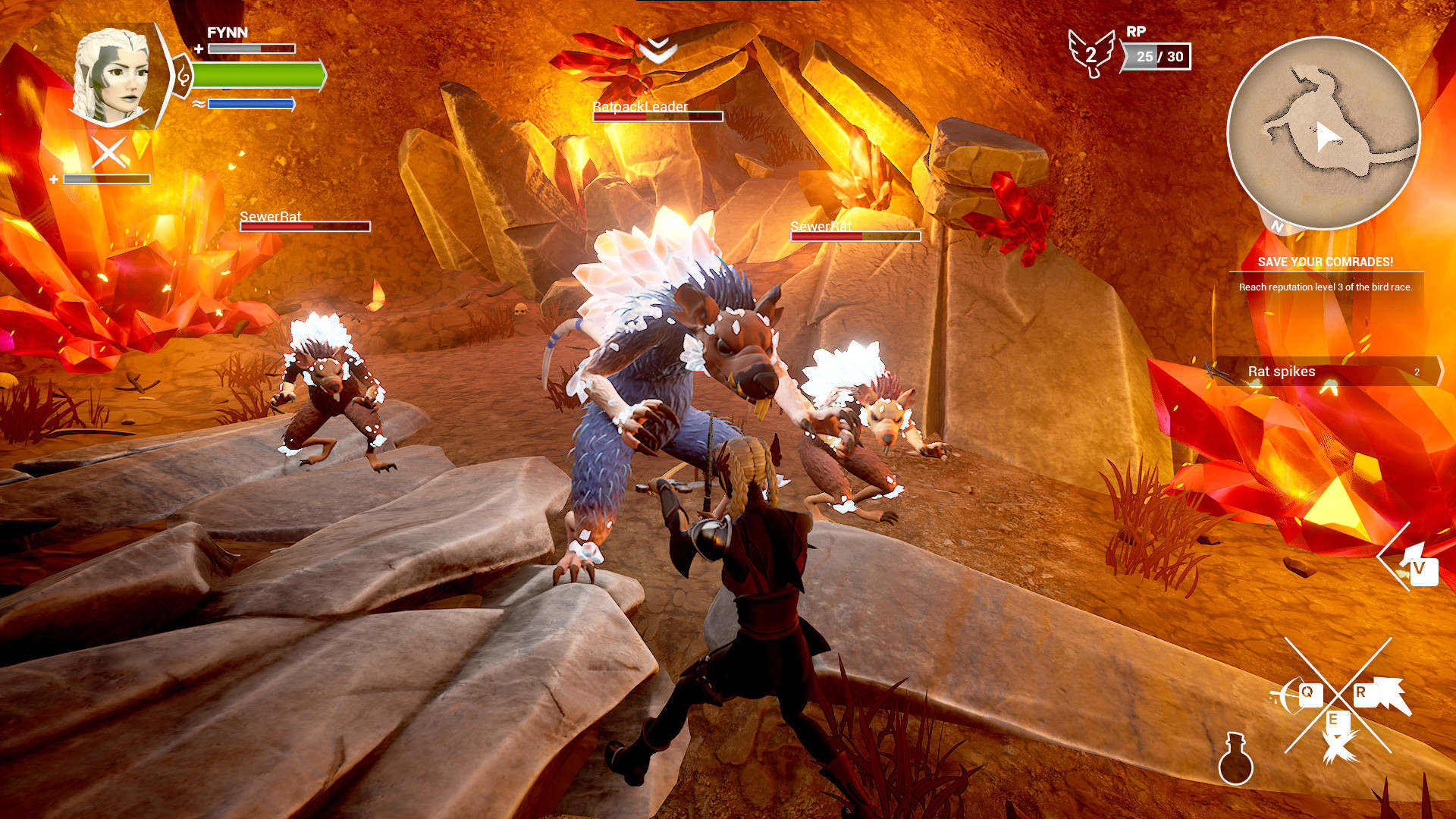Select the SAVE YOUR COMRADES! quest title
1456x819 pixels.
pyautogui.click(x=1324, y=263)
